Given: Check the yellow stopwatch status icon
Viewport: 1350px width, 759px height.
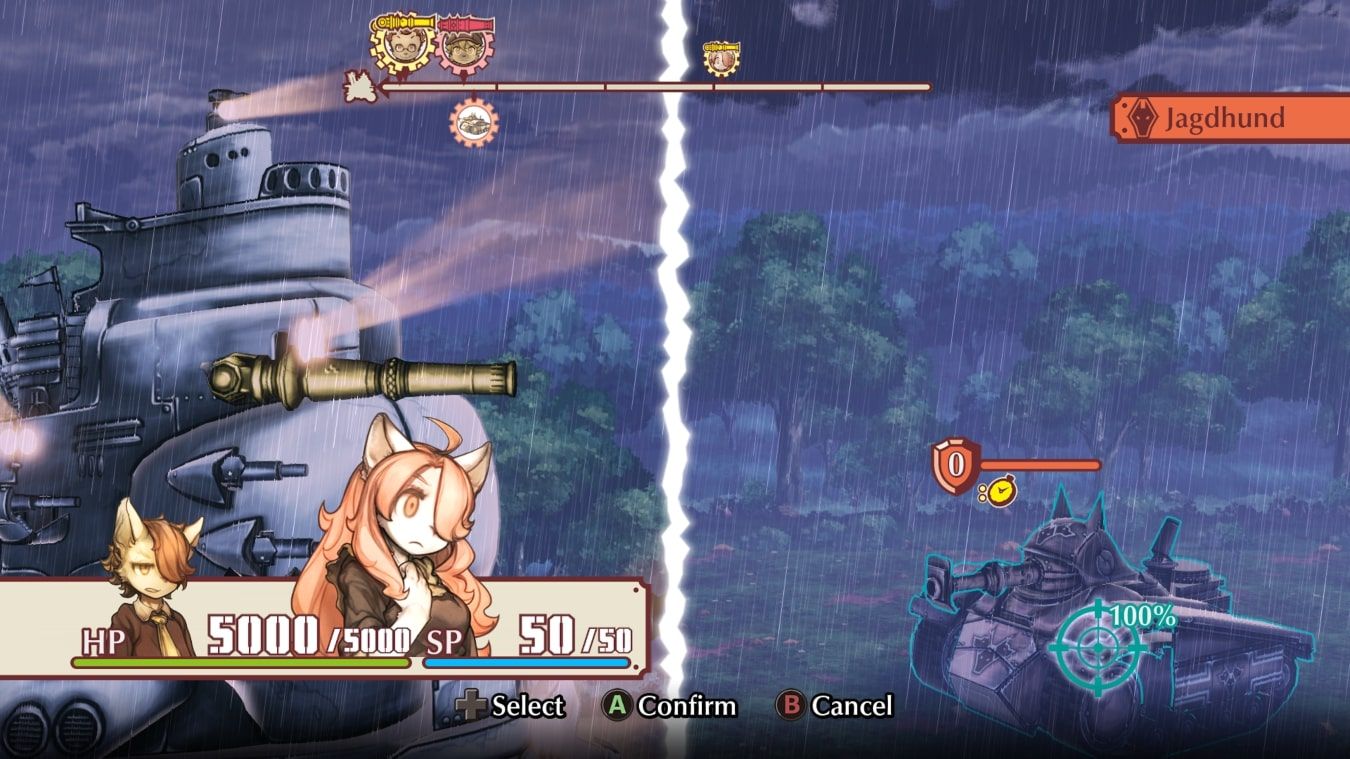Looking at the screenshot, I should click(996, 491).
